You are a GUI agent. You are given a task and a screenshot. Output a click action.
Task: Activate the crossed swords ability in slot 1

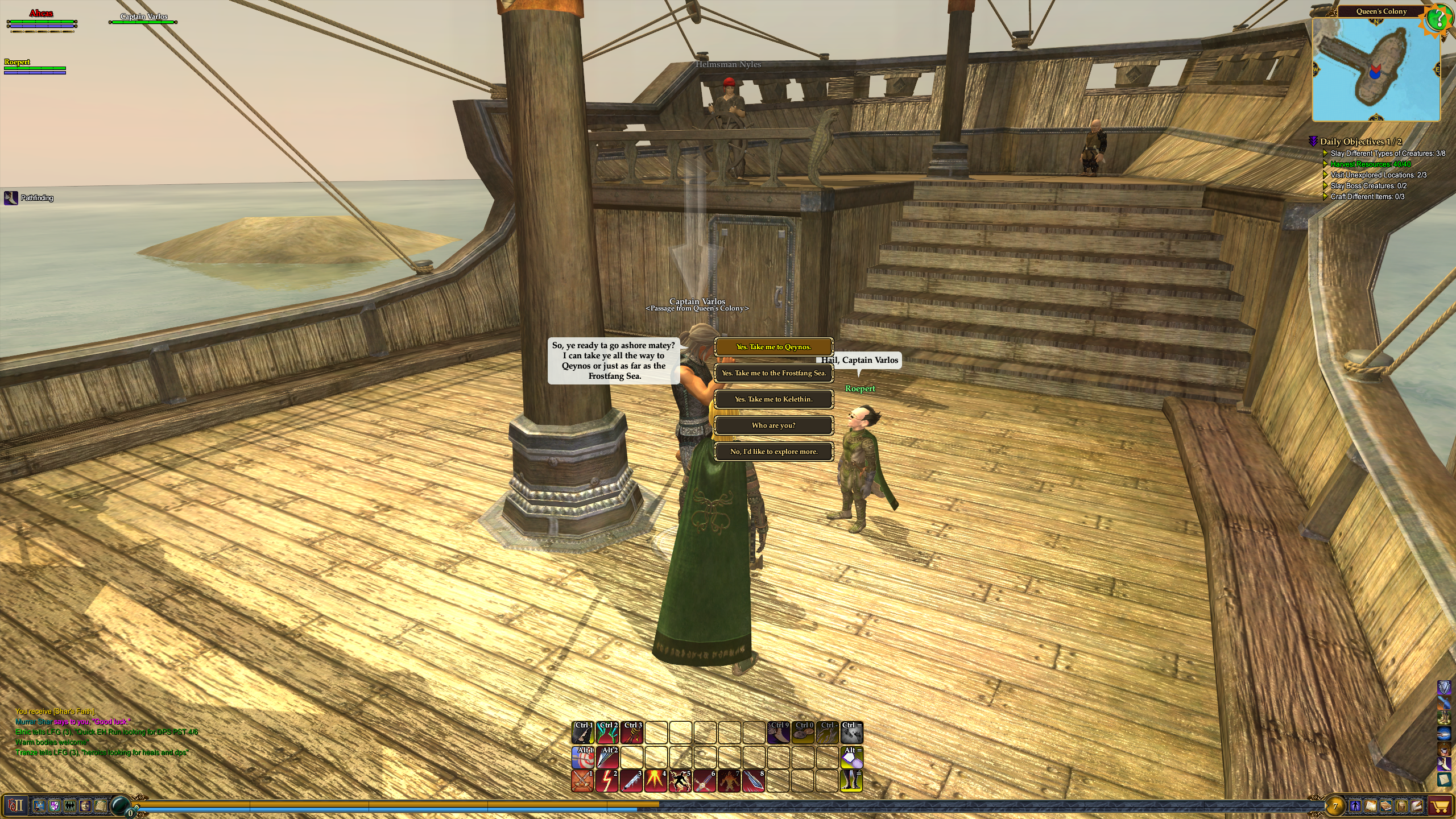coord(582,781)
